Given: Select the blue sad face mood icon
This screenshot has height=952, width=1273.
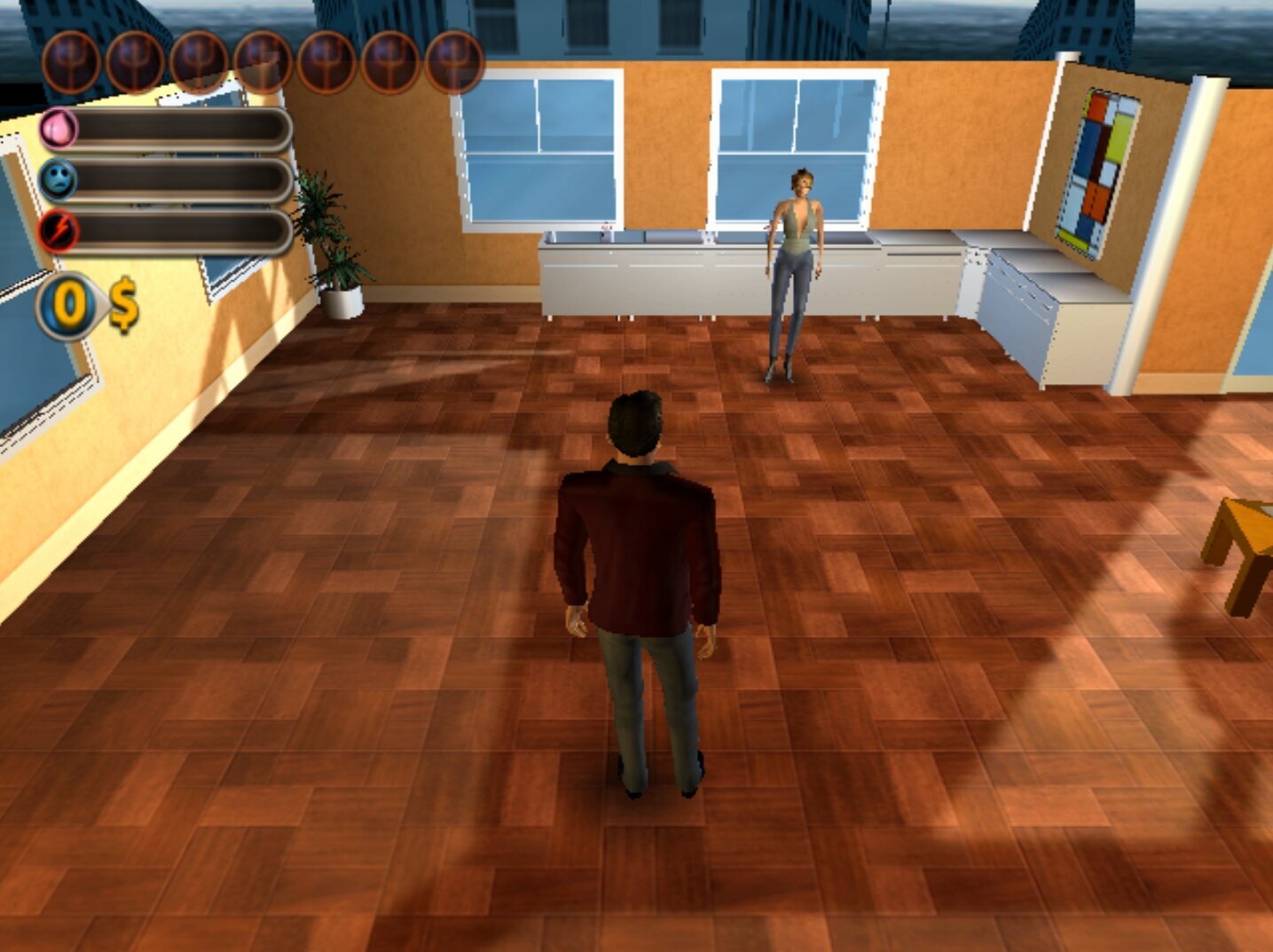Looking at the screenshot, I should point(59,180).
